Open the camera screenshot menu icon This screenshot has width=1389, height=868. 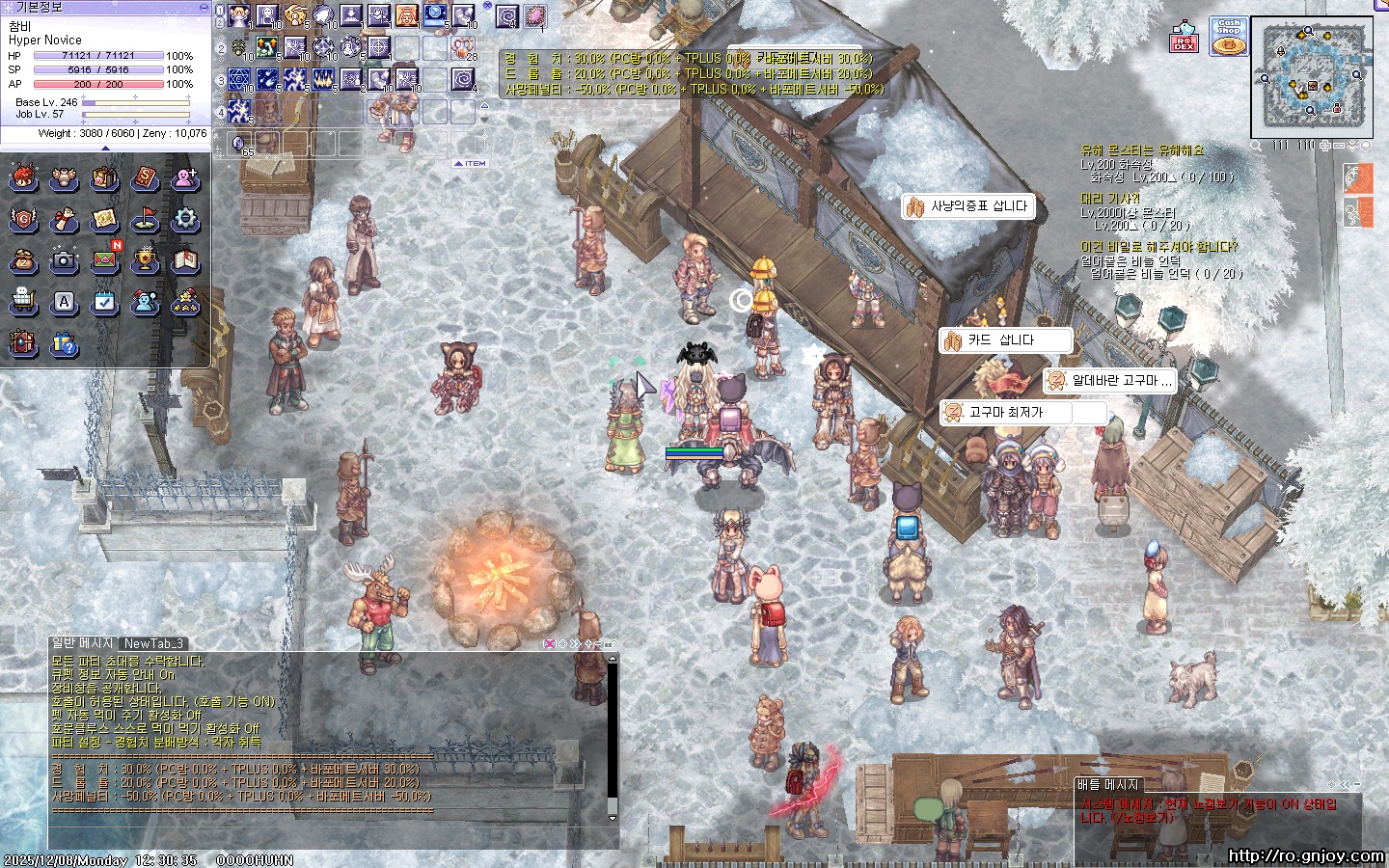coord(64,260)
